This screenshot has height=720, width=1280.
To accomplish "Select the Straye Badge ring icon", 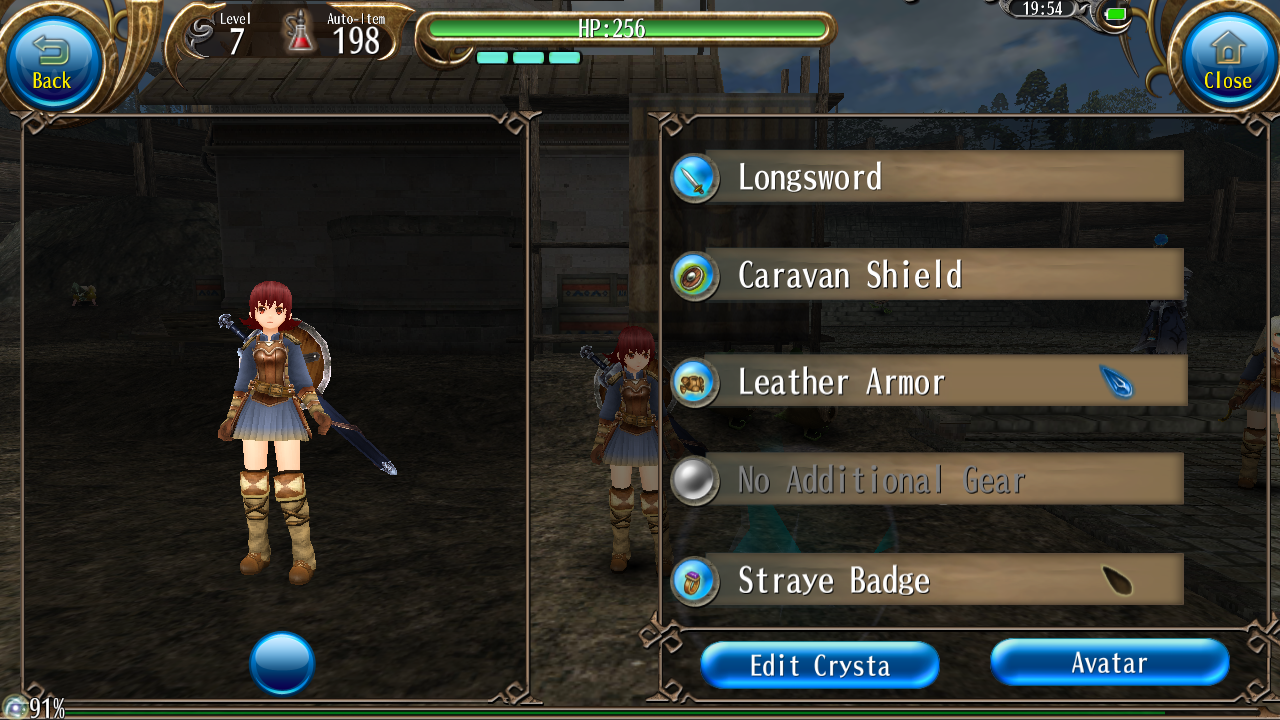I will (x=694, y=581).
